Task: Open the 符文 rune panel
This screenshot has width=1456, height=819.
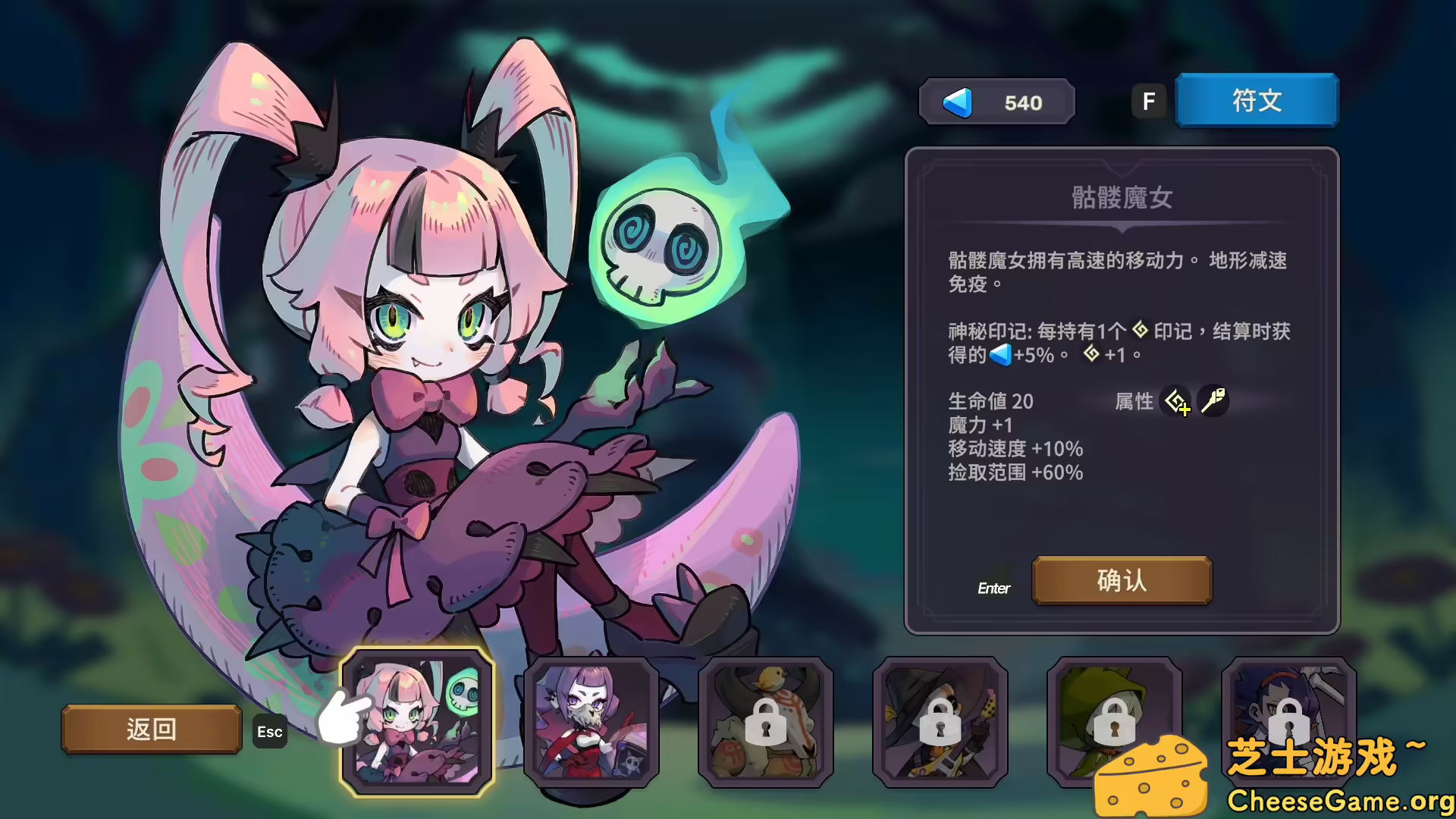Action: pyautogui.click(x=1256, y=99)
